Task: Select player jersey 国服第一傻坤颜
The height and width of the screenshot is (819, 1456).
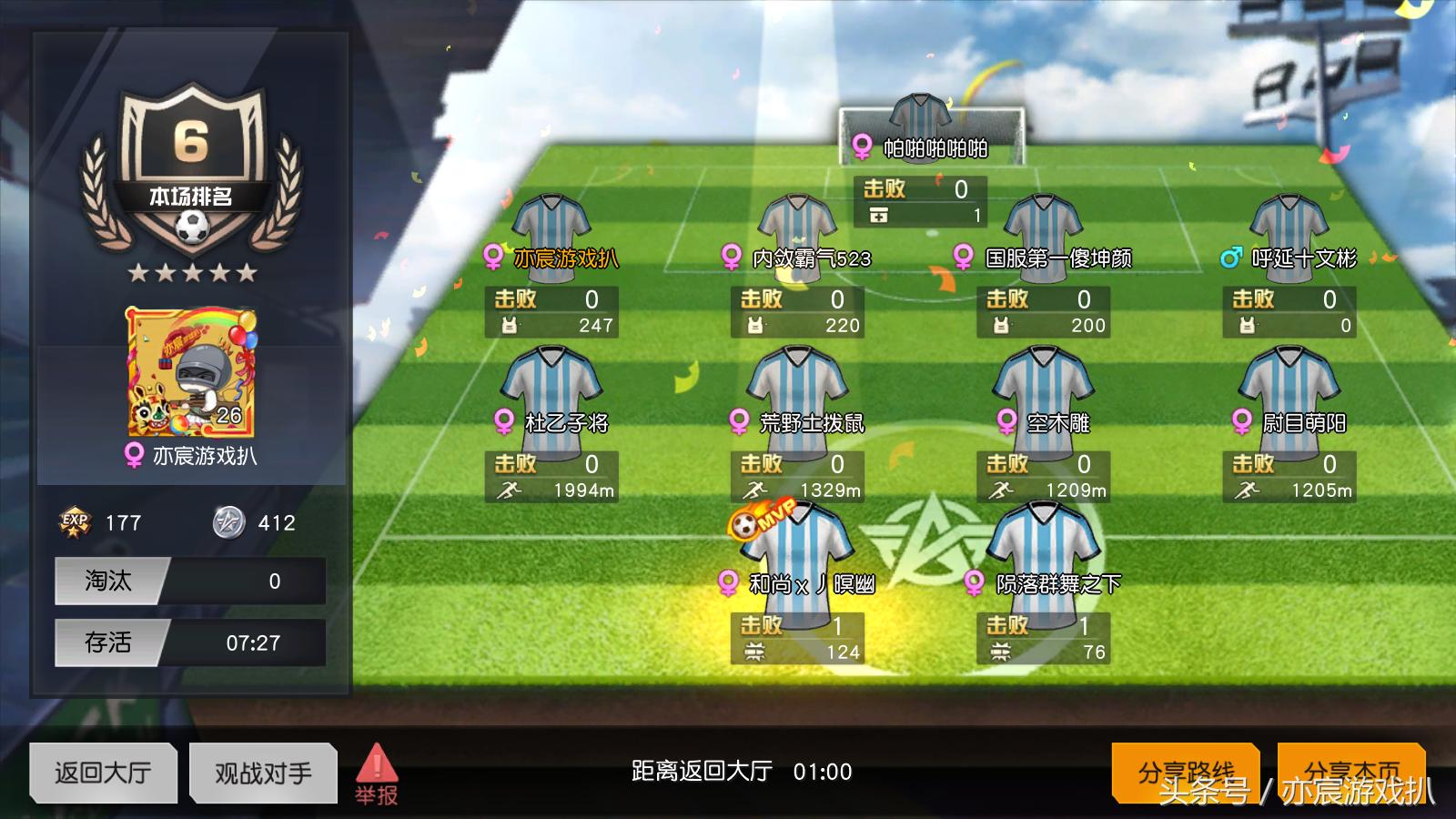Action: click(x=1043, y=223)
